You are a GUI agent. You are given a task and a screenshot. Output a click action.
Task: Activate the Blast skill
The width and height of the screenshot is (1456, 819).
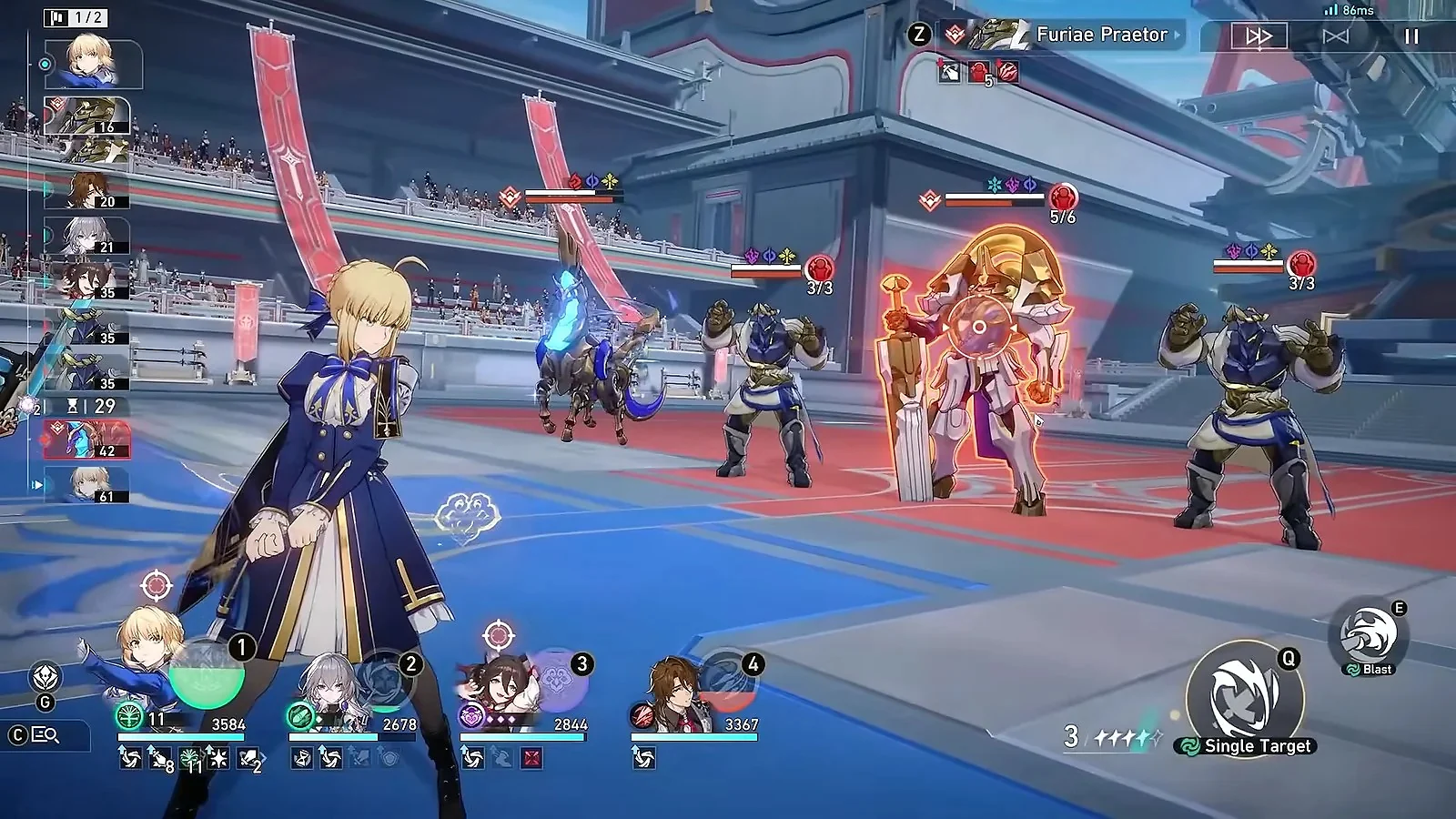[1368, 635]
